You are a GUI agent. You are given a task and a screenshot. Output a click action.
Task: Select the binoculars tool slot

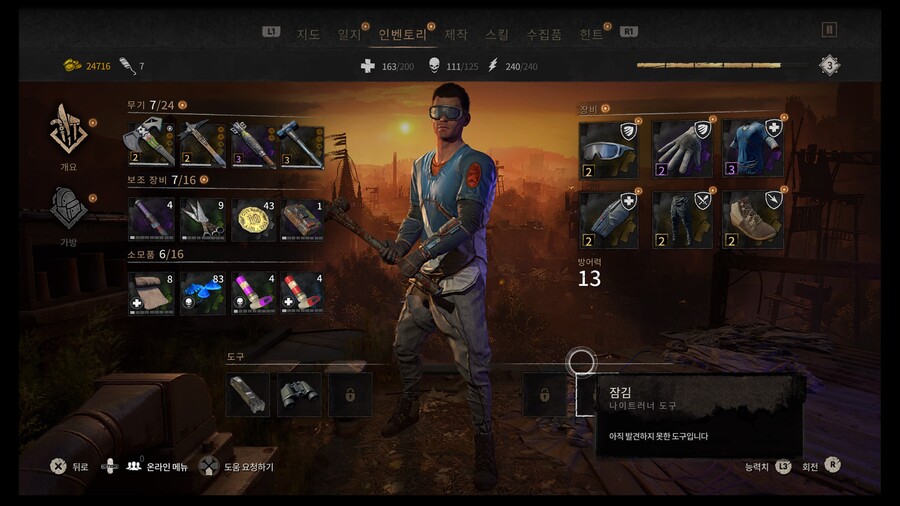click(299, 394)
